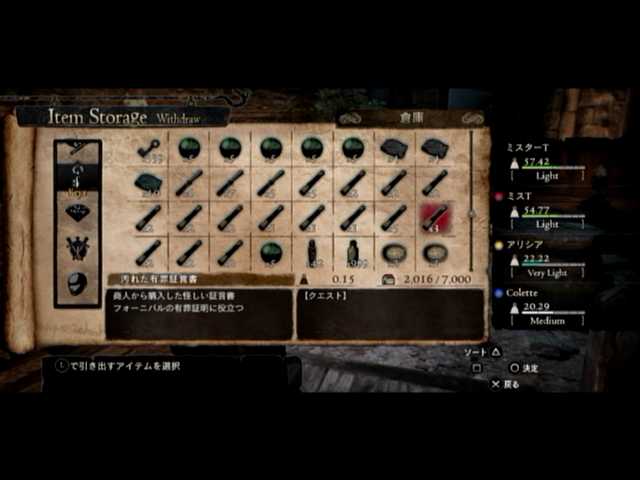This screenshot has height=480, width=640.
Task: Select the 倉庫 storage header tab
Action: tap(412, 117)
